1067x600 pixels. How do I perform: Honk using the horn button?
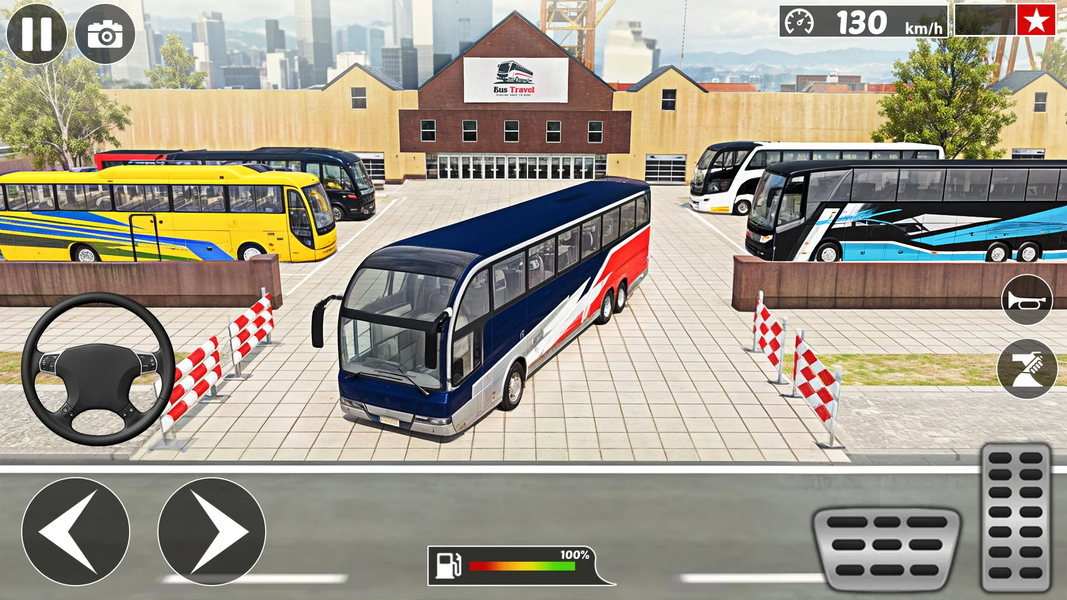(x=1027, y=299)
